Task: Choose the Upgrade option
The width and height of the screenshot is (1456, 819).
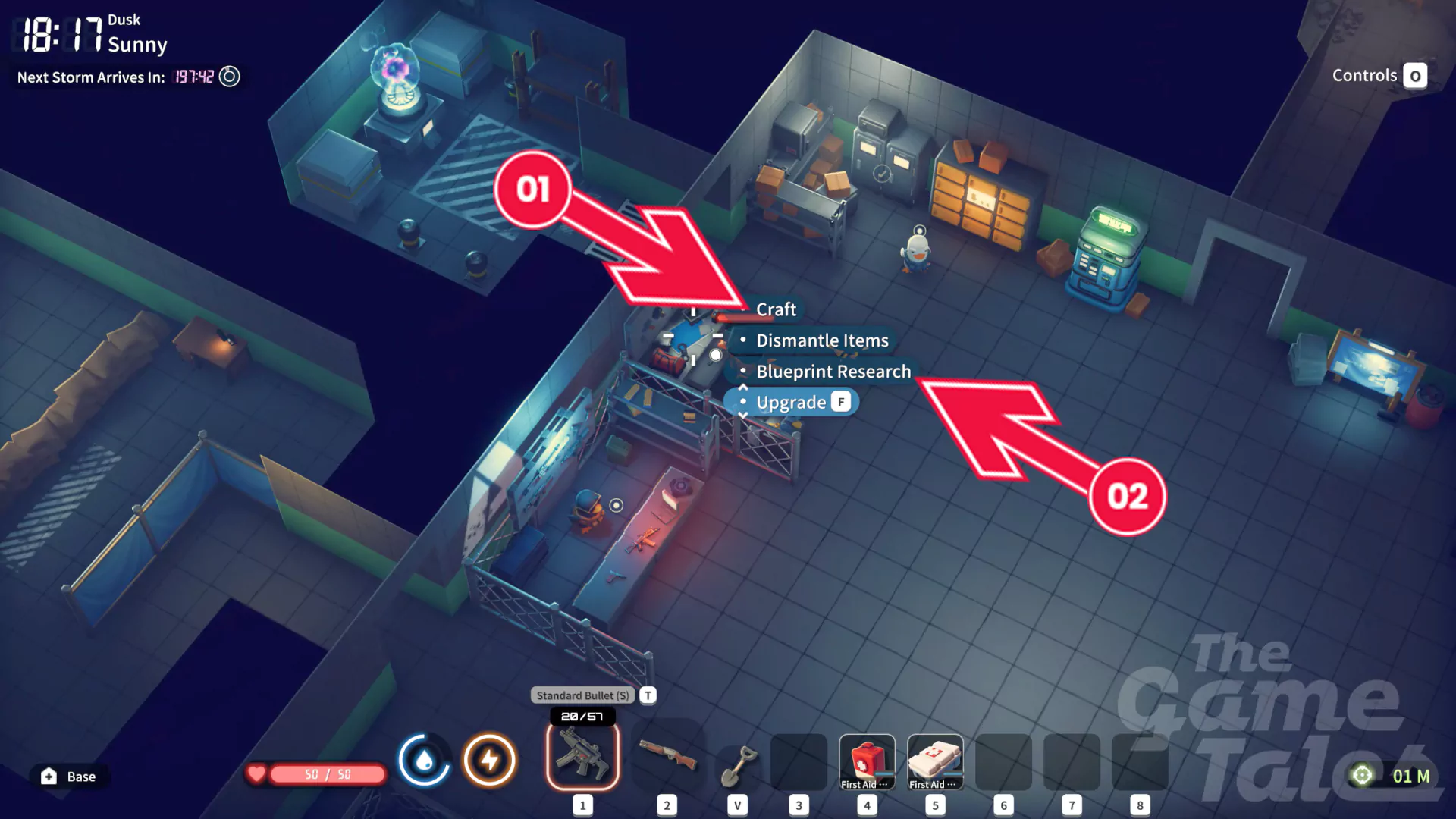Action: [x=791, y=402]
